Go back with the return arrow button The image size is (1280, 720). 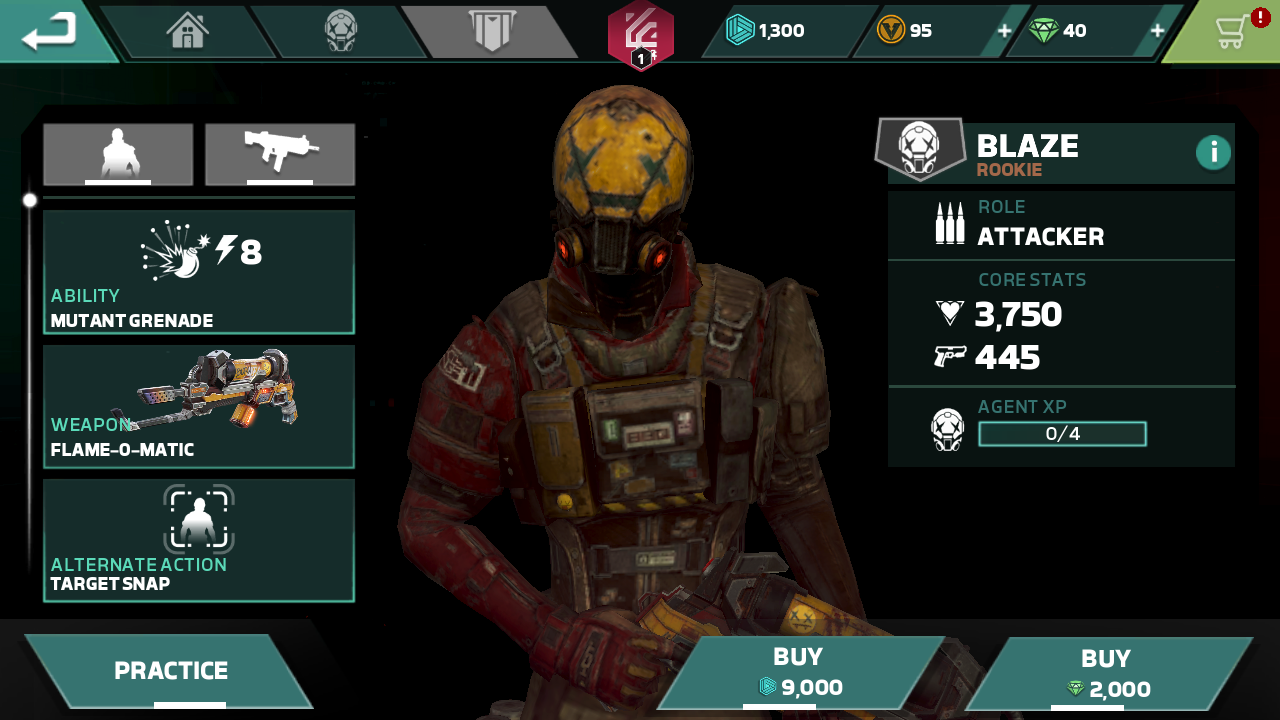coord(50,31)
